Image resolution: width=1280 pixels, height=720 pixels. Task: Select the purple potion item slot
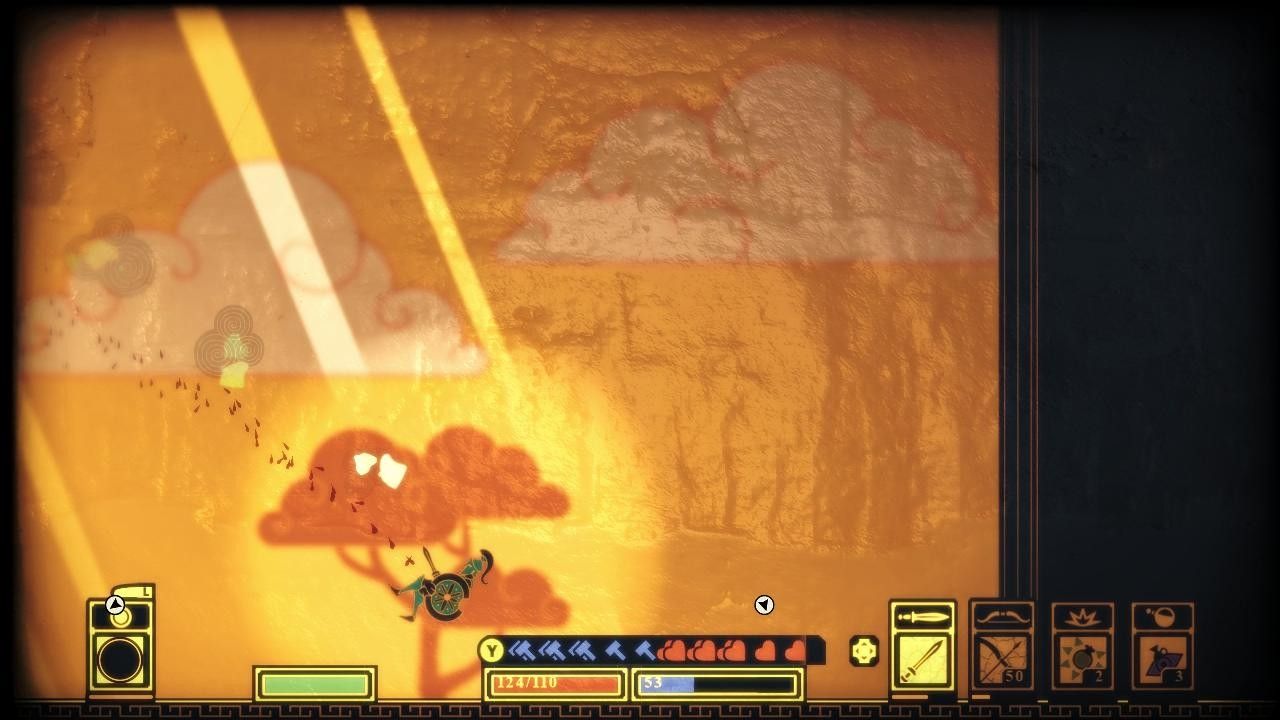pos(1162,660)
